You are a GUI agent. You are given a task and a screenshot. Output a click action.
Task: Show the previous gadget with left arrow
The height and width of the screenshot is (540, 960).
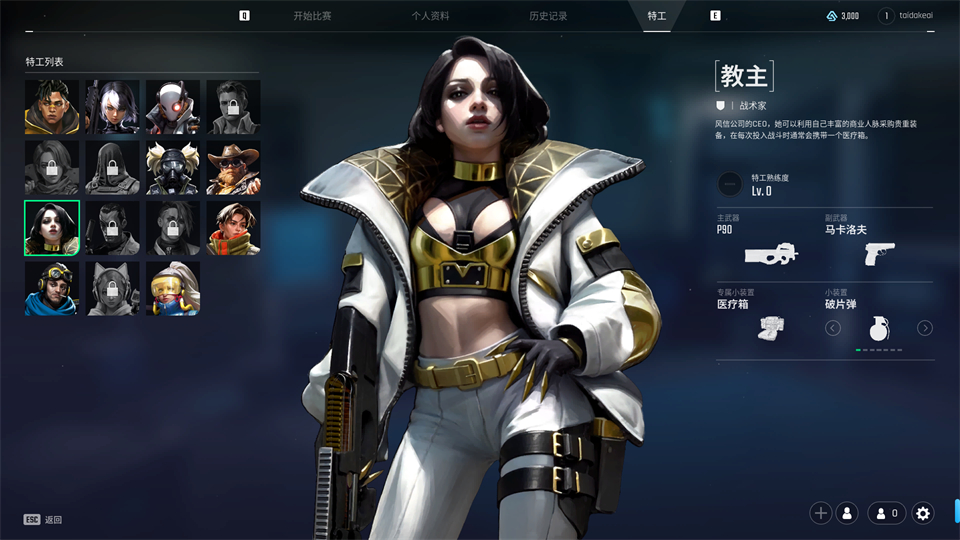coord(833,328)
